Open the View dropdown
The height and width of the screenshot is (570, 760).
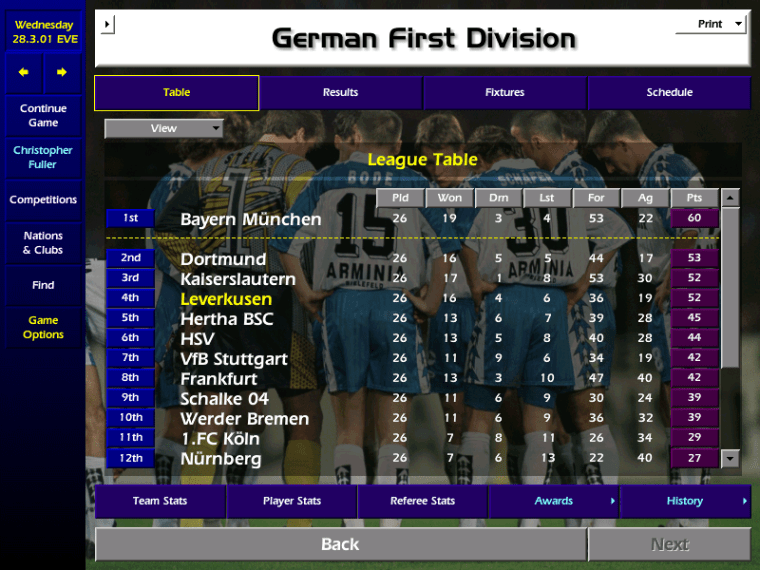point(164,129)
